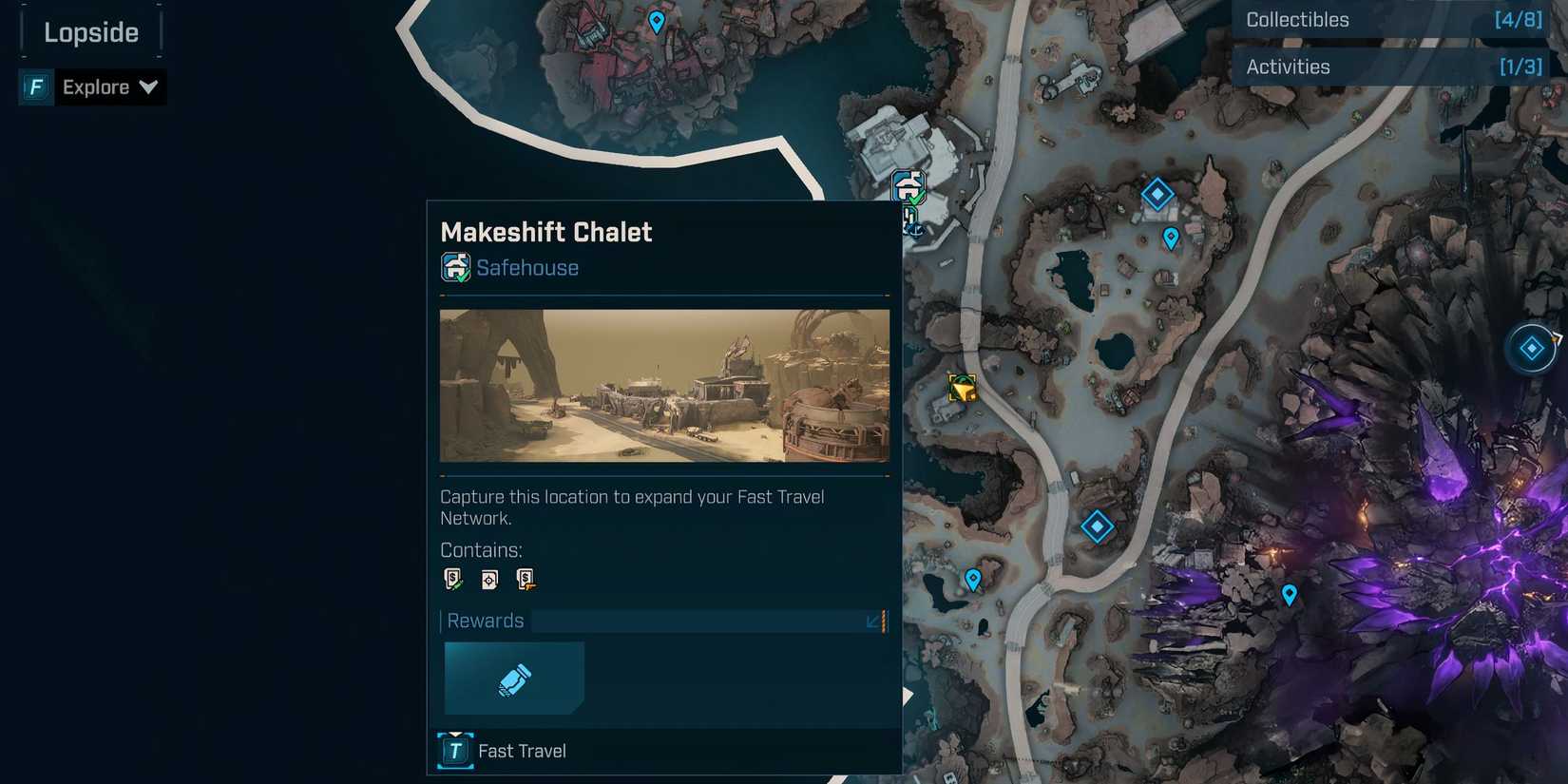Click the orange striped progress bar beside Rewards

(884, 621)
